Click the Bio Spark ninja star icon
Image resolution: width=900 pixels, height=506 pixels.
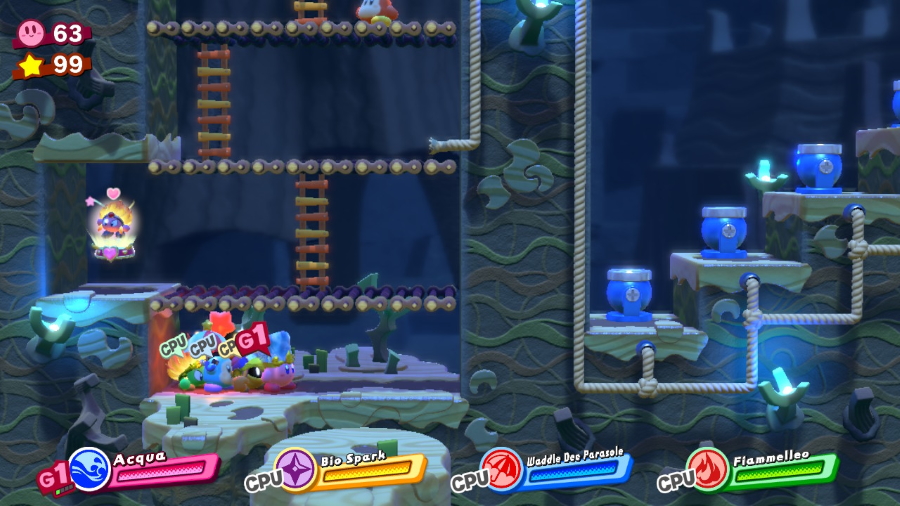pos(296,469)
